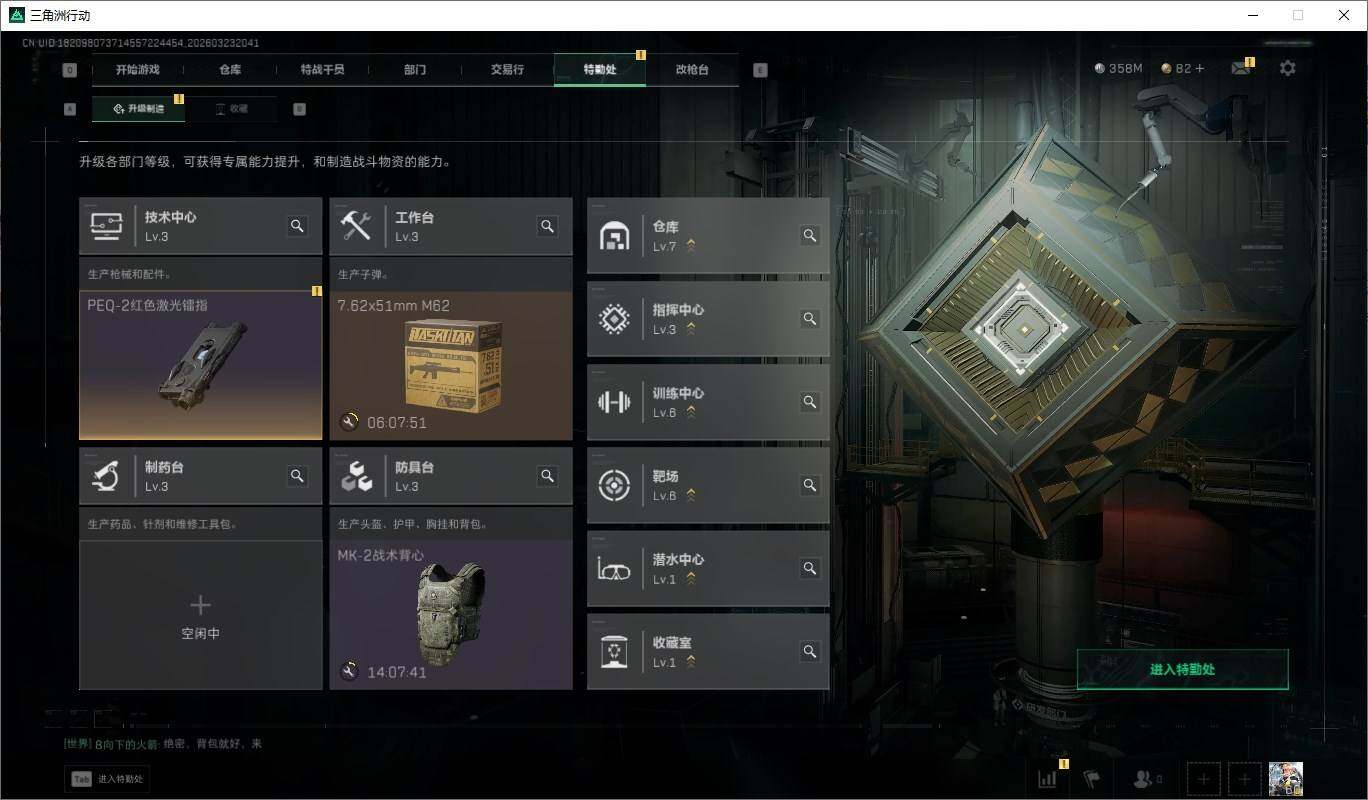
Task: Open the settings gear icon
Action: 1288,68
